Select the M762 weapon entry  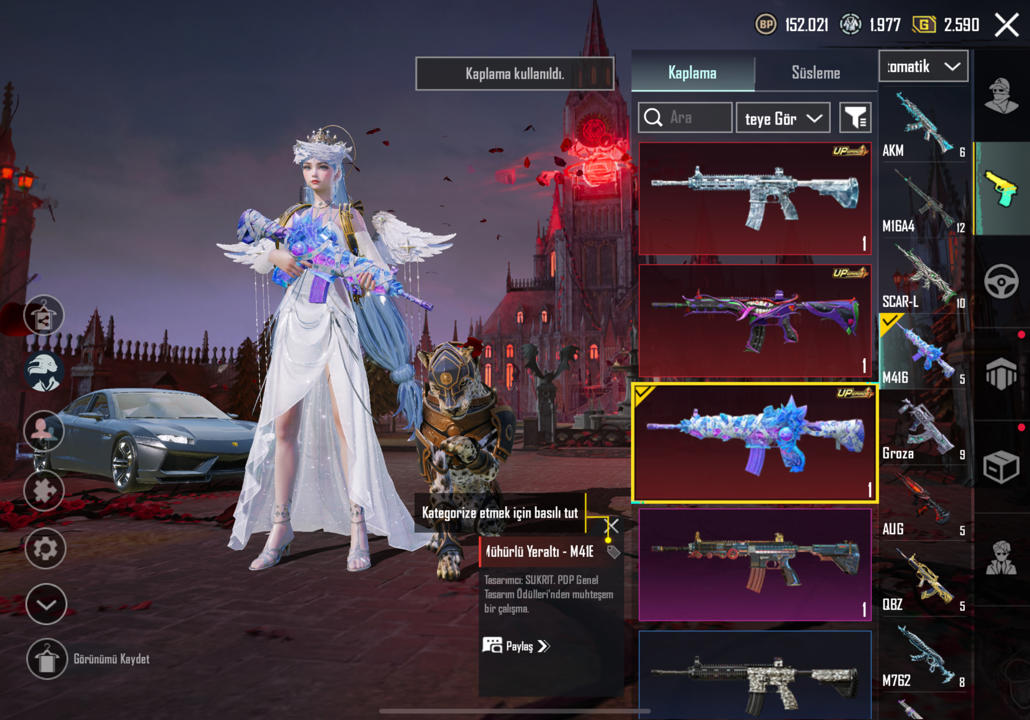pyautogui.click(x=923, y=655)
